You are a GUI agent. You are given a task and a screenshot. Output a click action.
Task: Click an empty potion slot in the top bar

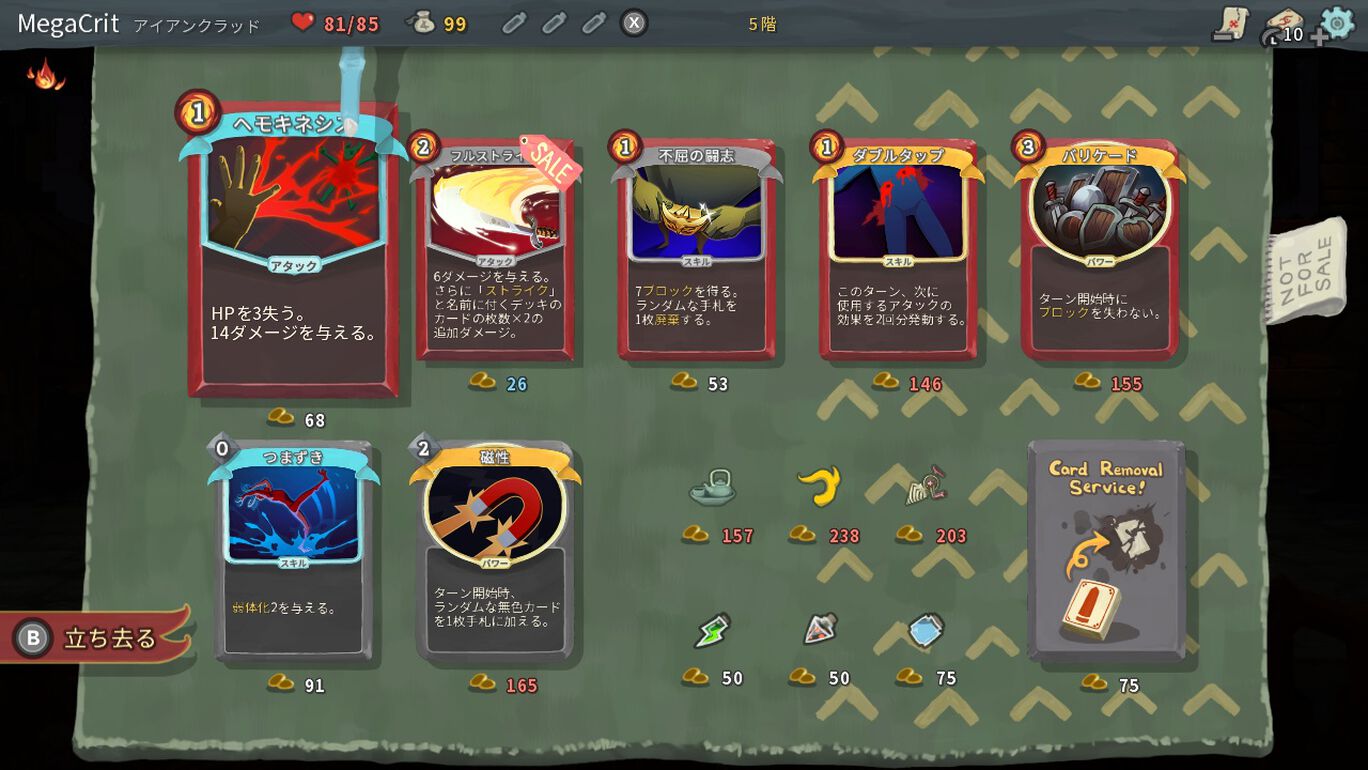(512, 23)
